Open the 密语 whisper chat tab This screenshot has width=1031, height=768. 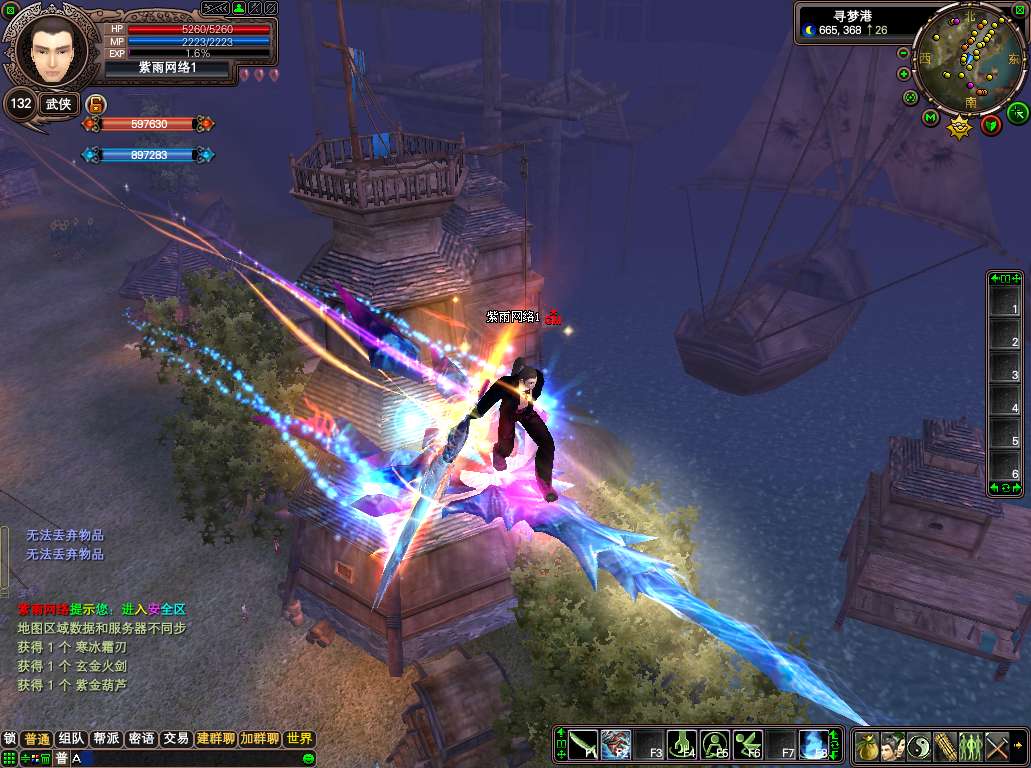pyautogui.click(x=141, y=739)
